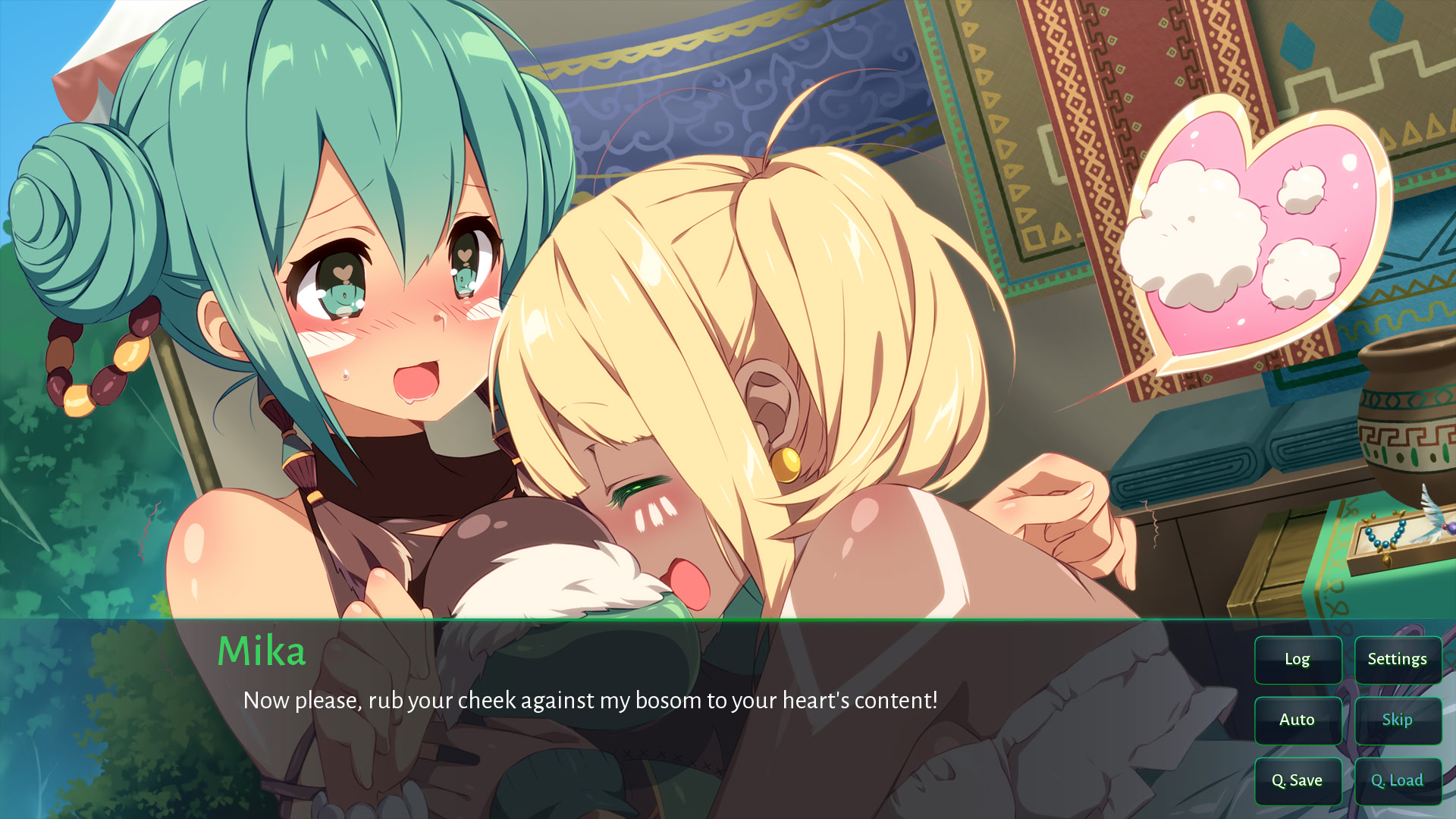Quick save with Q. Save

point(1298,781)
